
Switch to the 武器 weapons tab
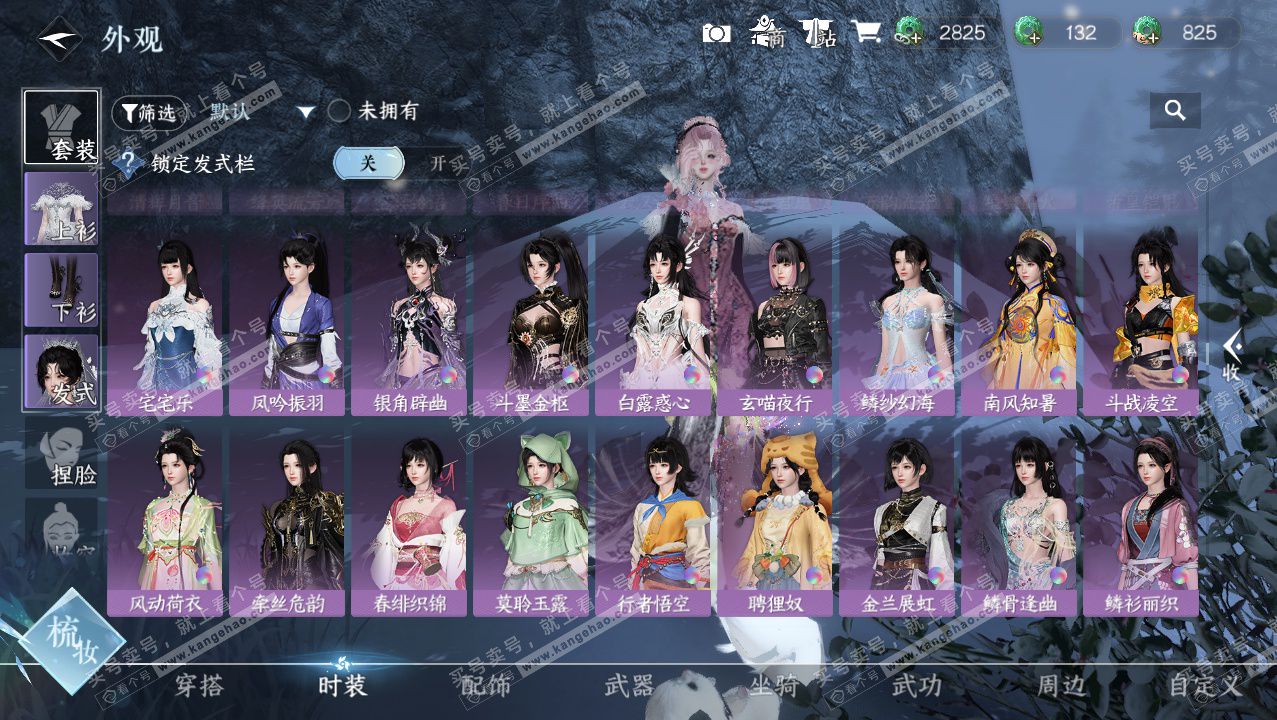click(x=629, y=686)
